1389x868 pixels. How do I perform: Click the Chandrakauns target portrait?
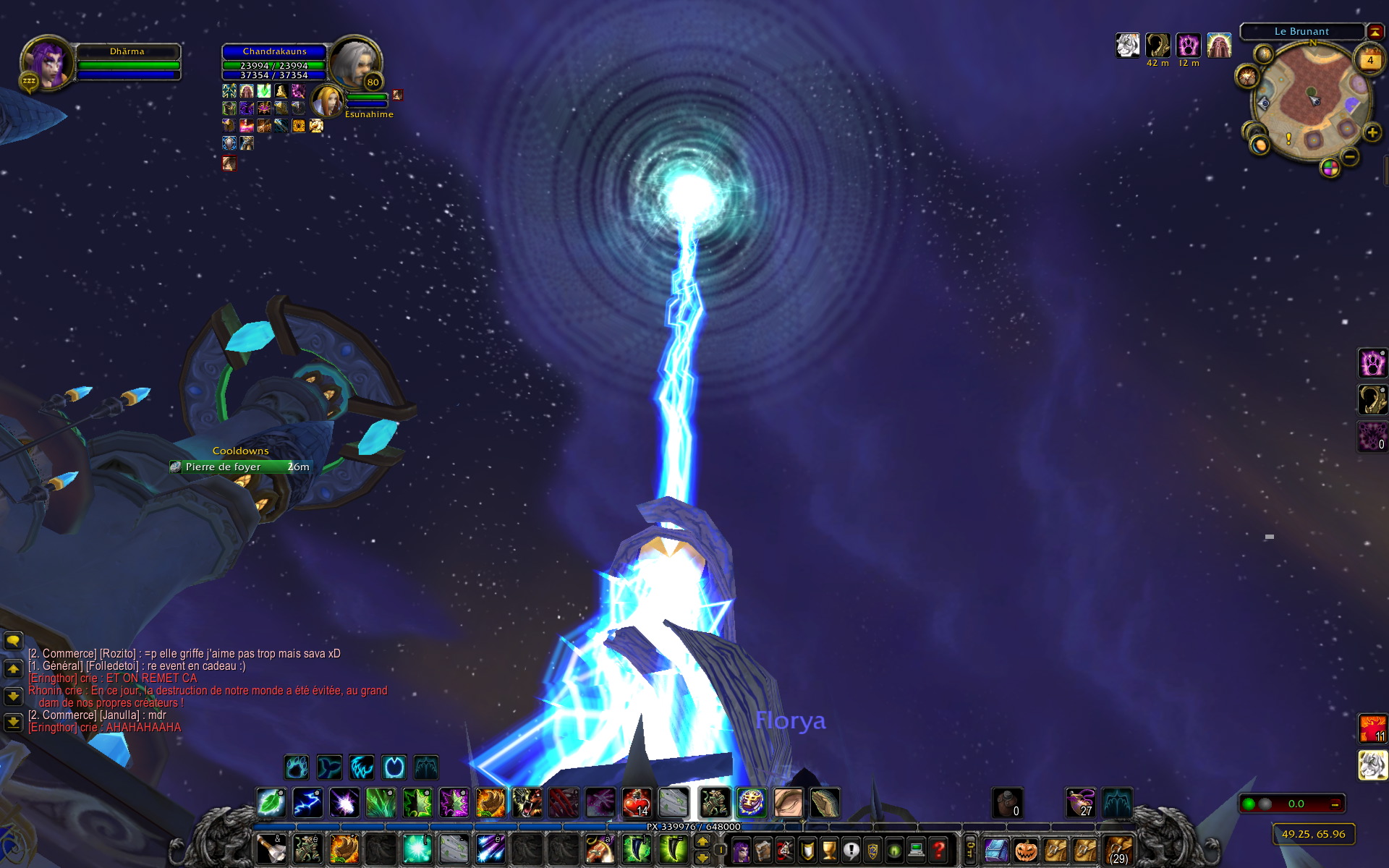pos(356,62)
